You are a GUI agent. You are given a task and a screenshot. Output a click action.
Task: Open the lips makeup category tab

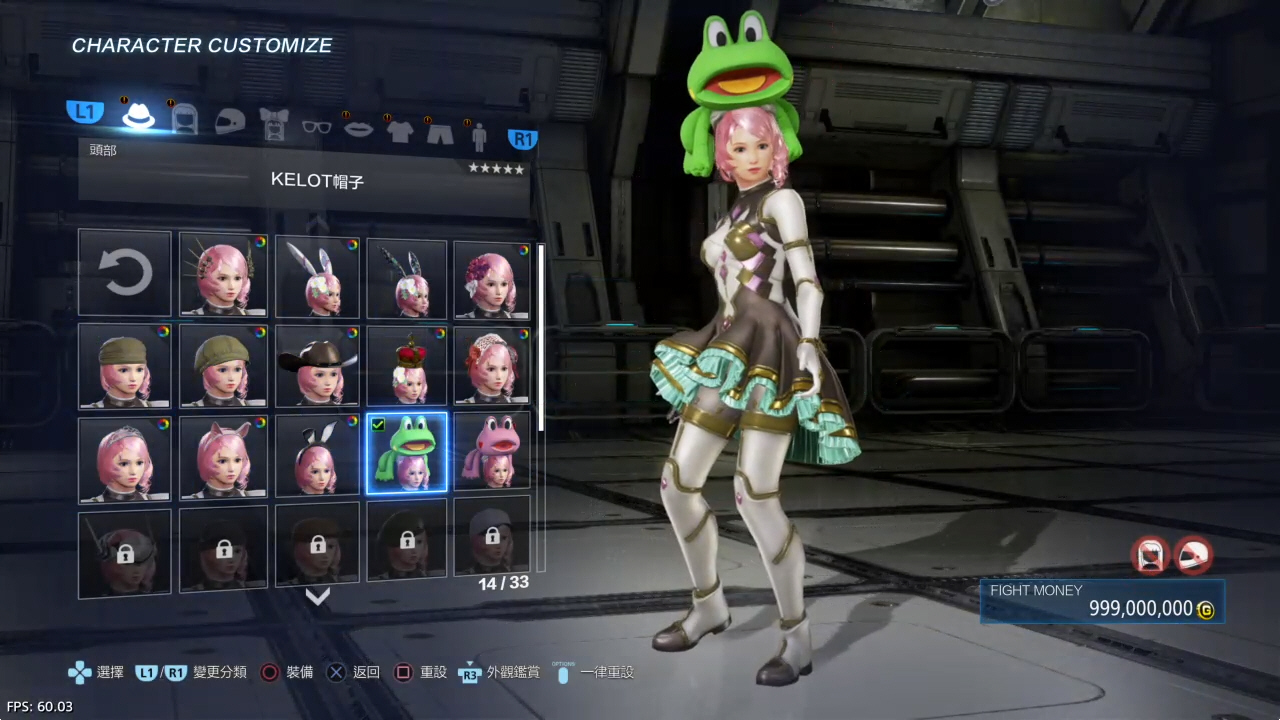pos(358,128)
